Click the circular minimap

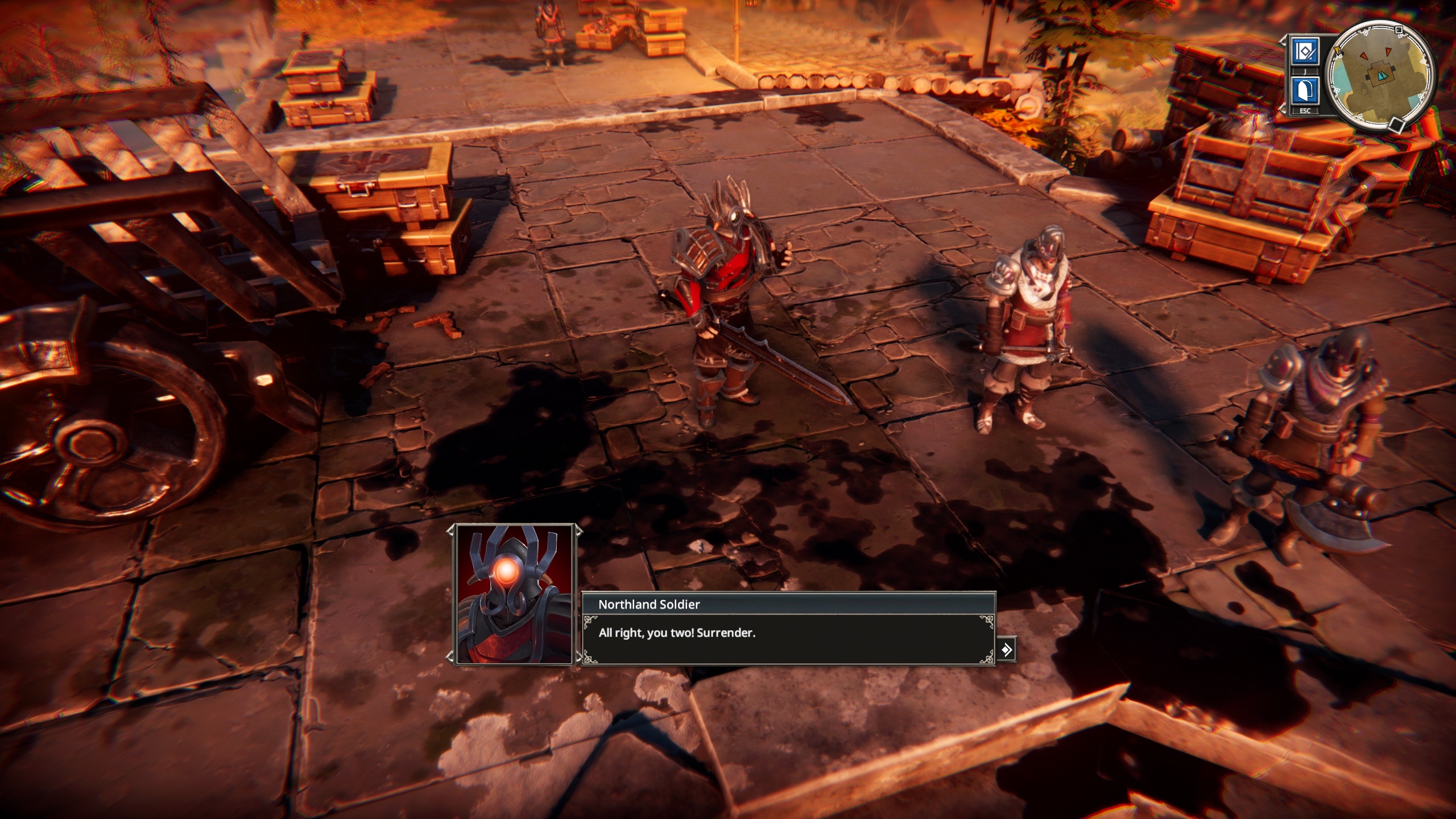(x=1379, y=76)
